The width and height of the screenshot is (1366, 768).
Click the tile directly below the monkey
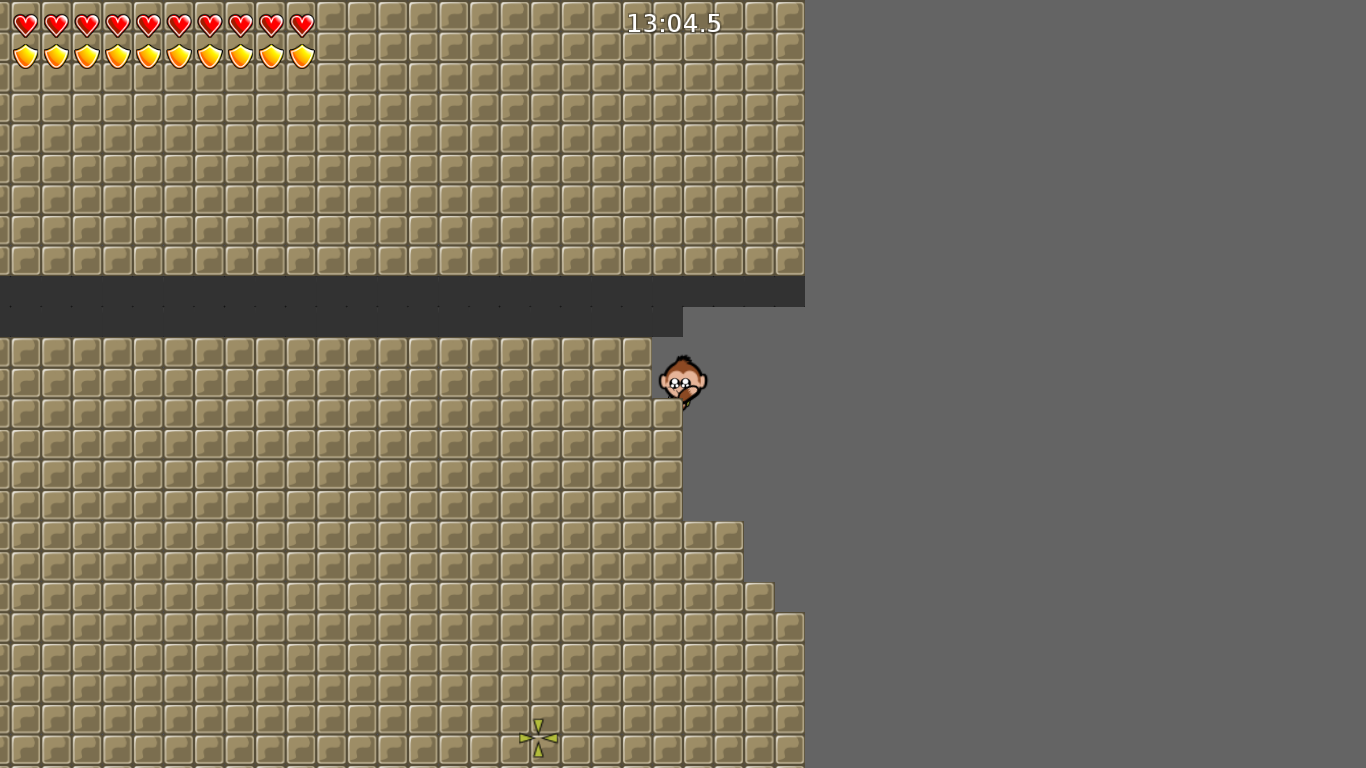point(670,415)
